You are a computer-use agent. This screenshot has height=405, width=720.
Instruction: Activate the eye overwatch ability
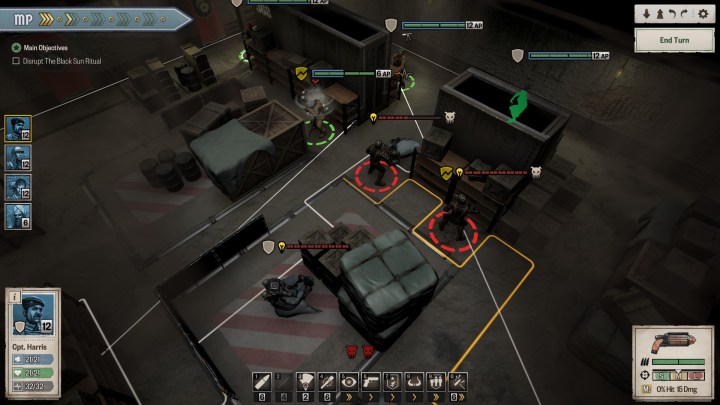point(349,380)
